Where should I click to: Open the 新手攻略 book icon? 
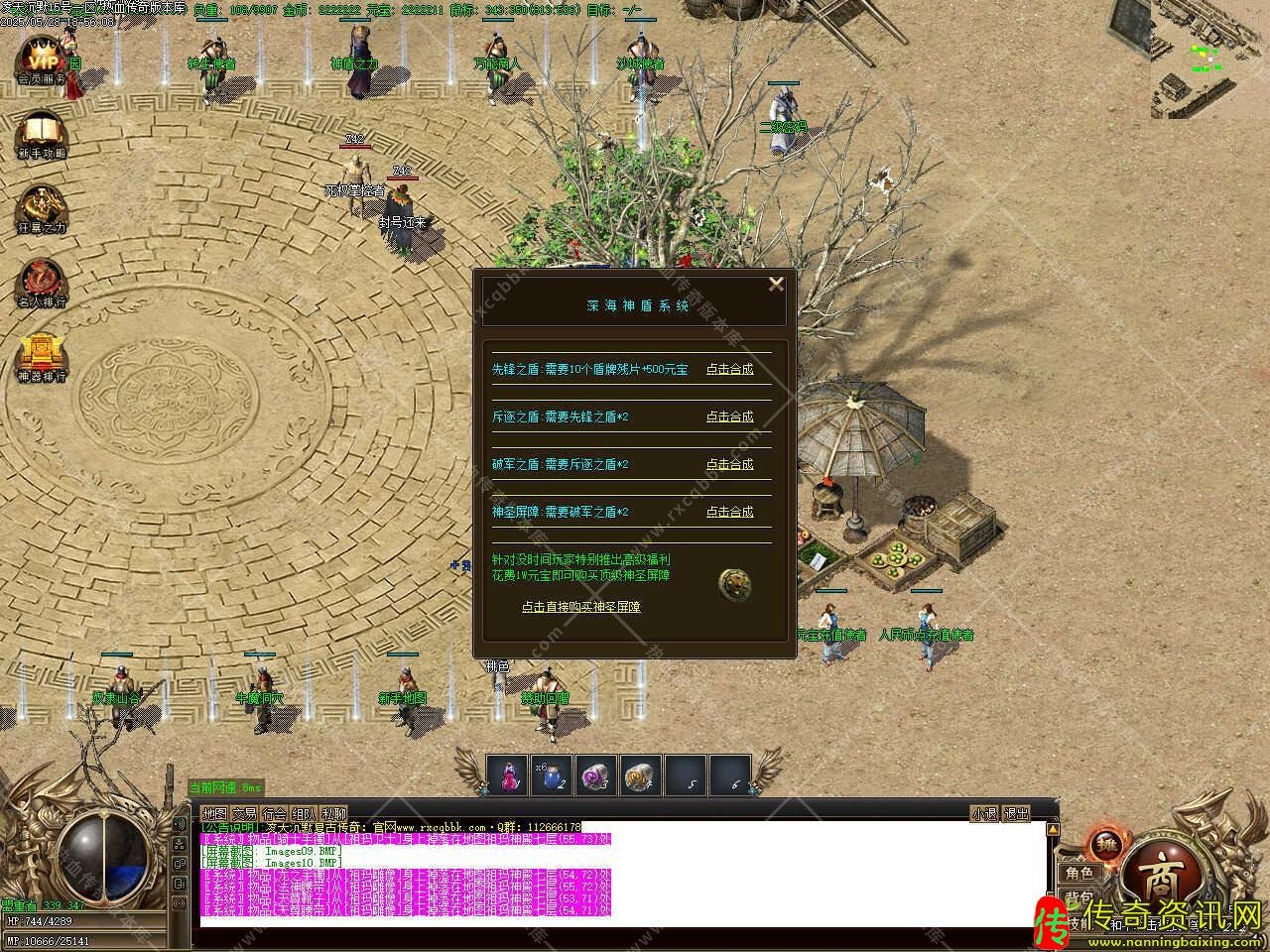pyautogui.click(x=41, y=133)
